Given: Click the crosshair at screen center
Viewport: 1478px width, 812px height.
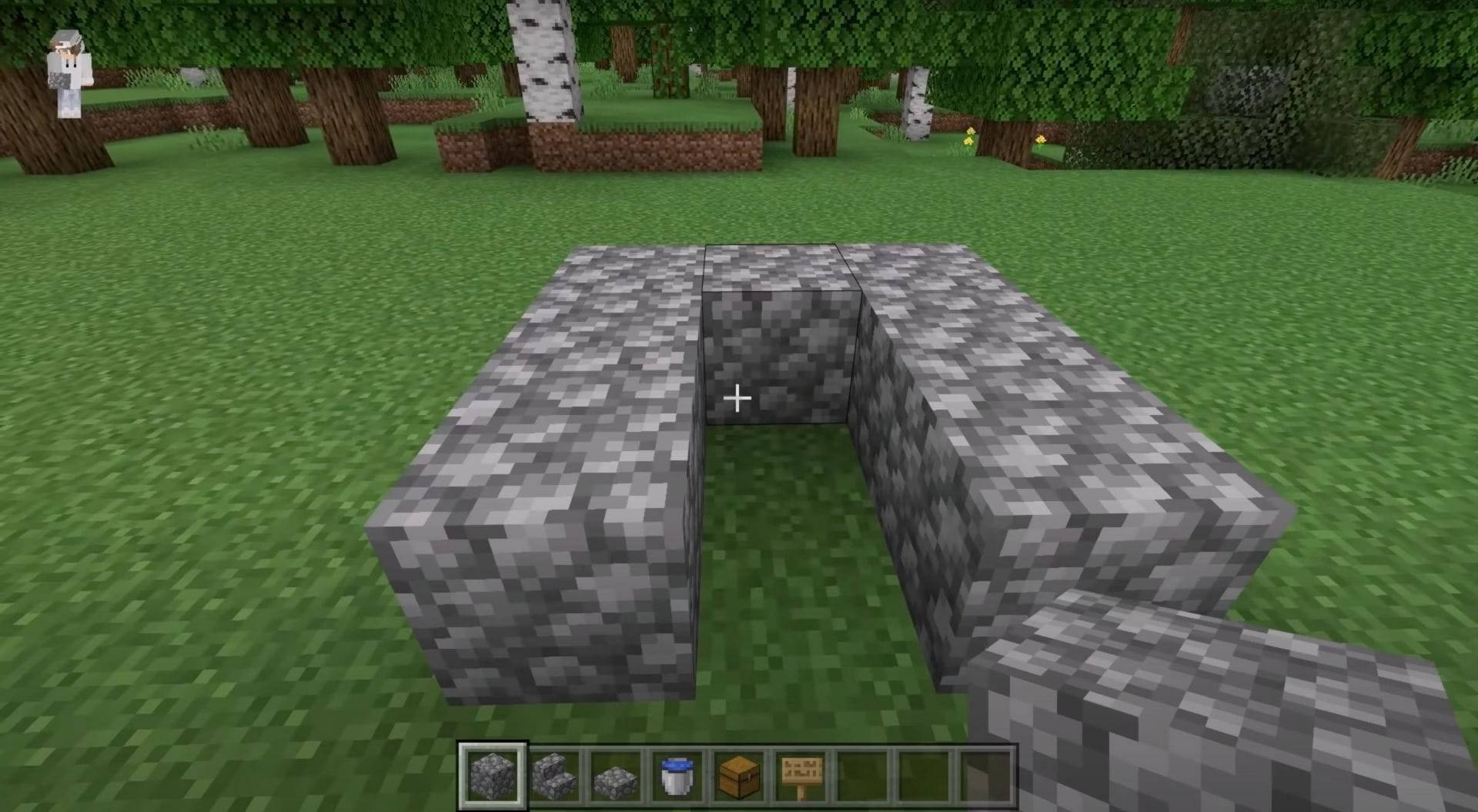Looking at the screenshot, I should point(738,398).
